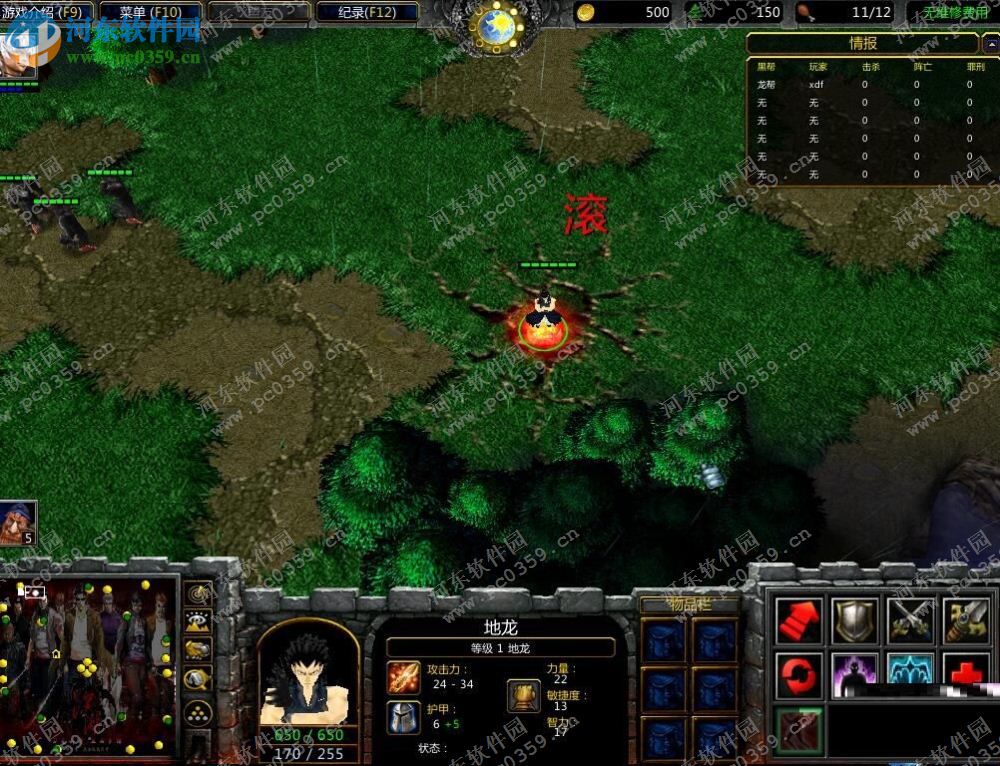Select the red arrow Move command

pyautogui.click(x=800, y=621)
